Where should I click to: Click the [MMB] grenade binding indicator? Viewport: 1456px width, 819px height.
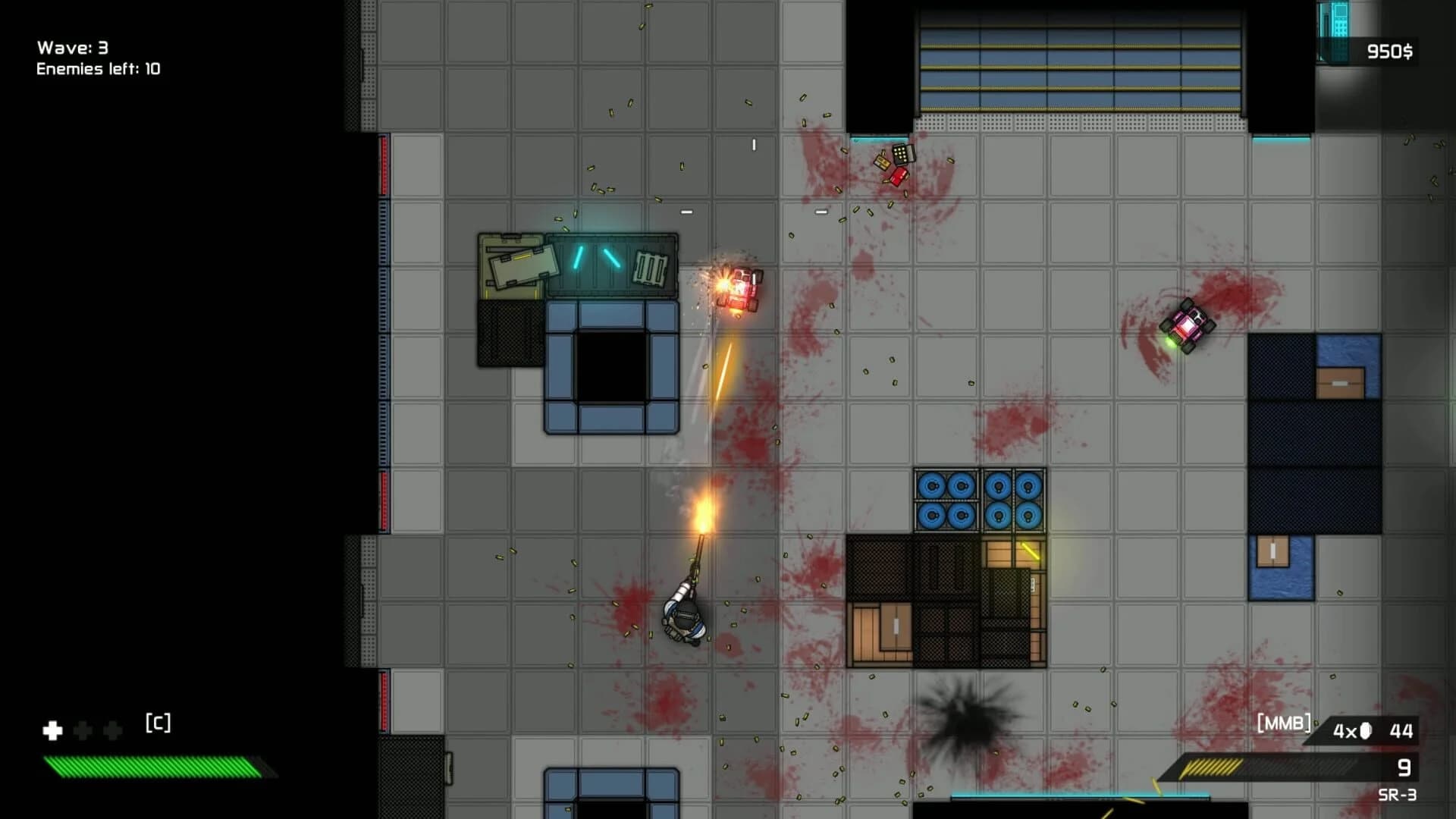pos(1285,725)
